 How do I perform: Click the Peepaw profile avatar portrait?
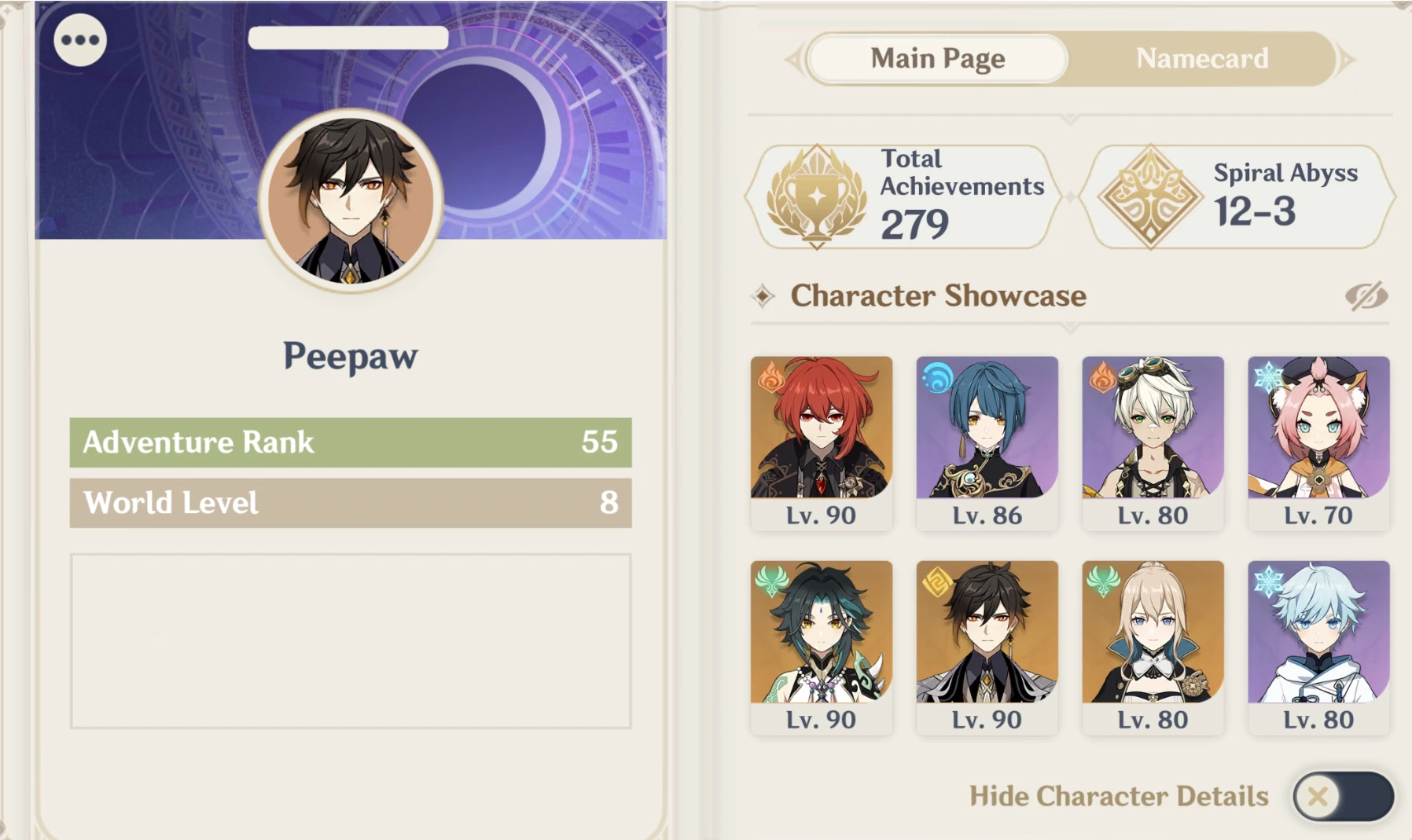click(x=349, y=200)
